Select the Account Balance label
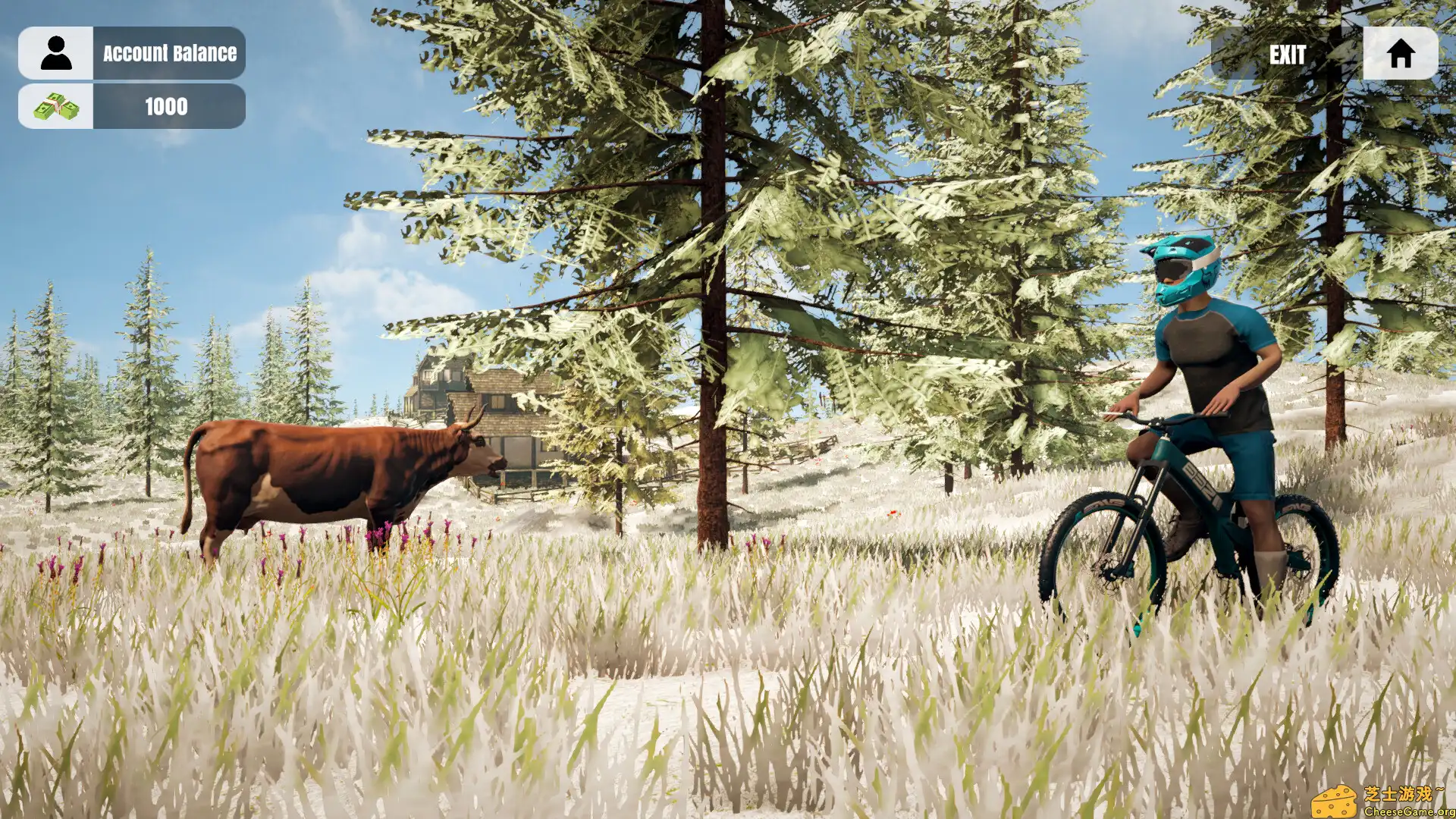This screenshot has width=1456, height=819. [x=168, y=53]
